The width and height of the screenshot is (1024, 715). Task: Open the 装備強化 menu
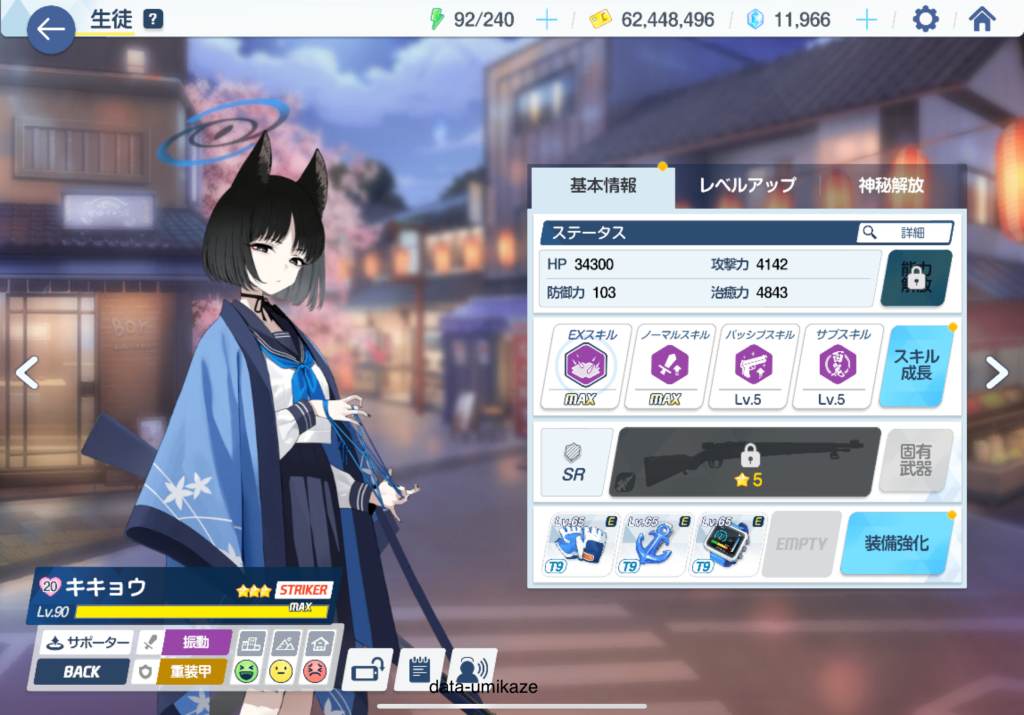pos(894,543)
